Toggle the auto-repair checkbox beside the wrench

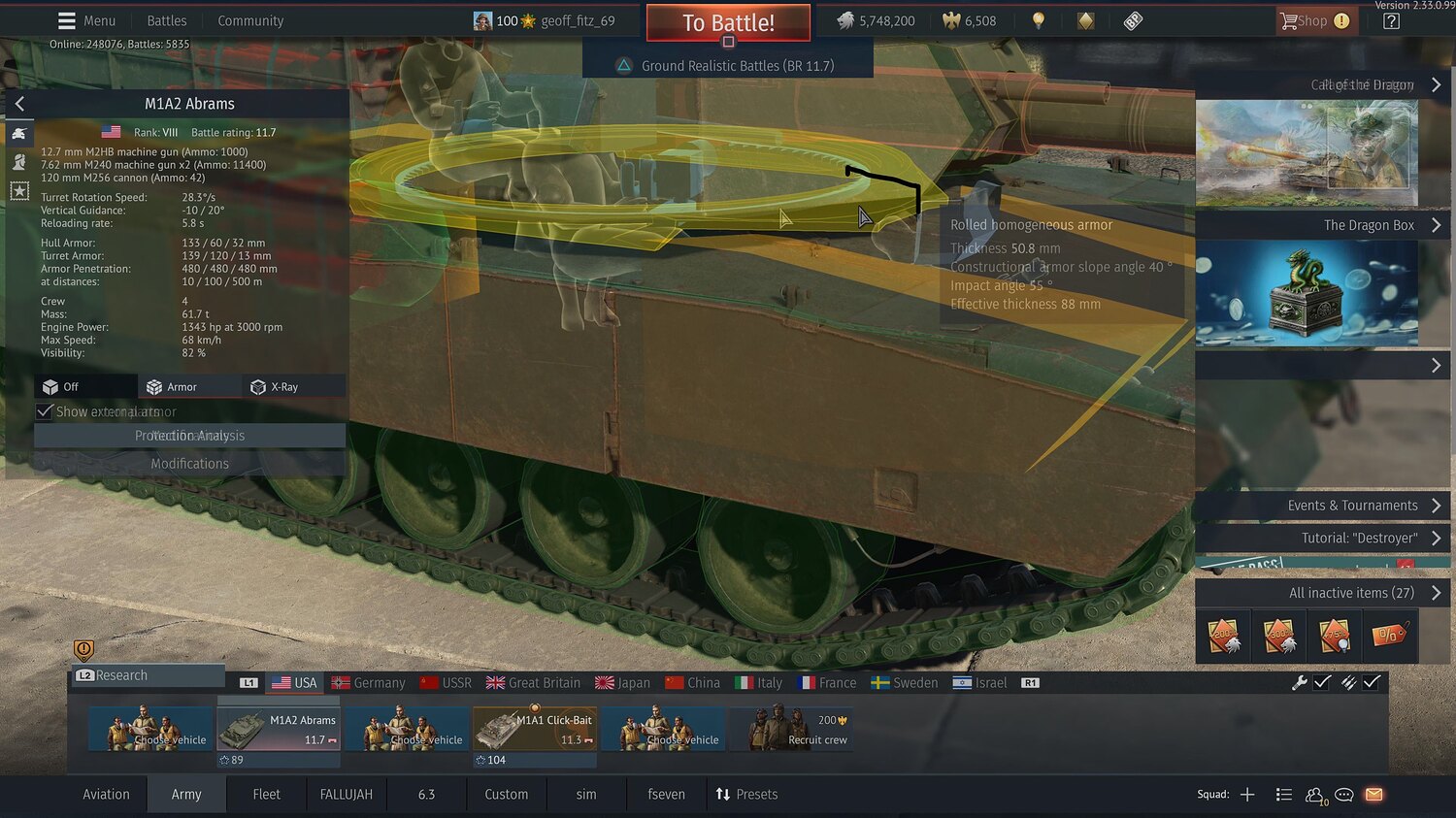(x=1322, y=682)
